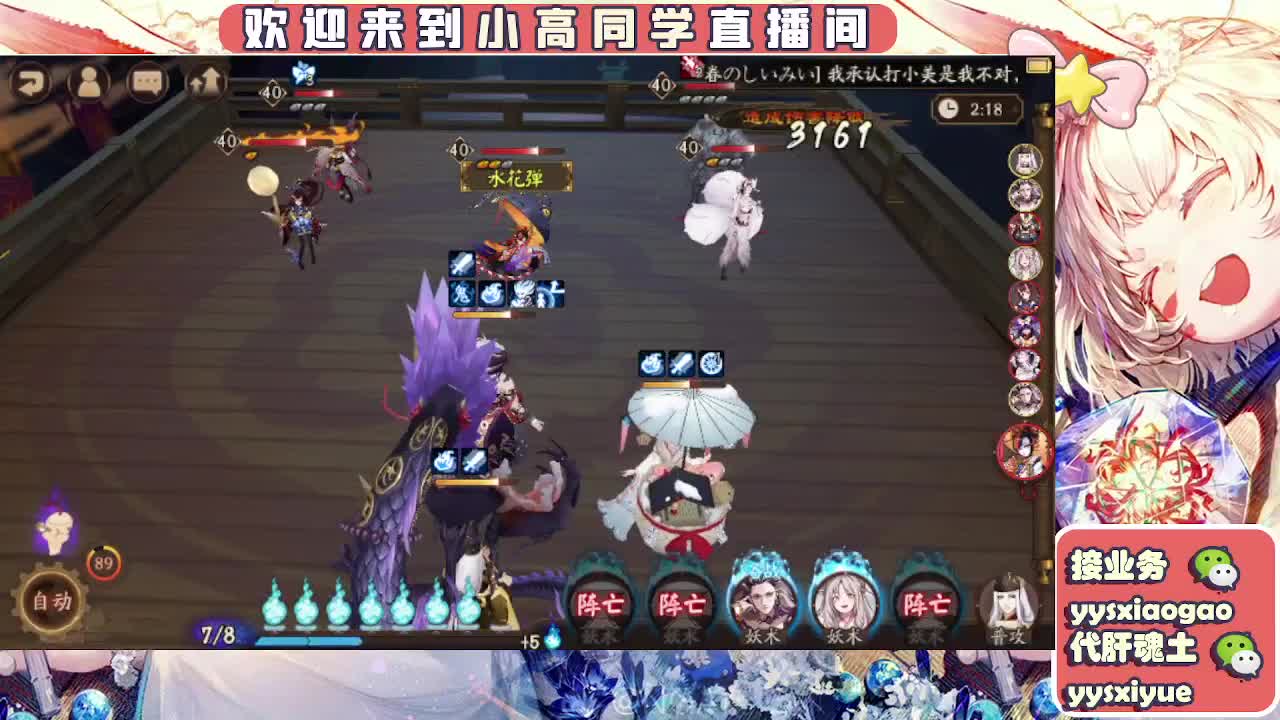Toggle the 鬼 fire buff icon mid-field
Screen dimensions: 1280x720
pos(460,294)
